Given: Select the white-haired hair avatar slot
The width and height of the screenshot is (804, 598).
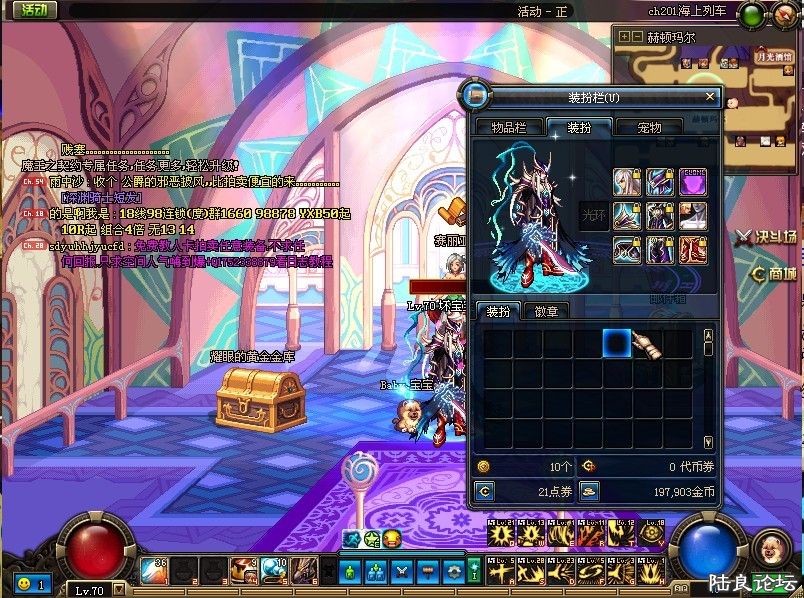Looking at the screenshot, I should tap(627, 182).
